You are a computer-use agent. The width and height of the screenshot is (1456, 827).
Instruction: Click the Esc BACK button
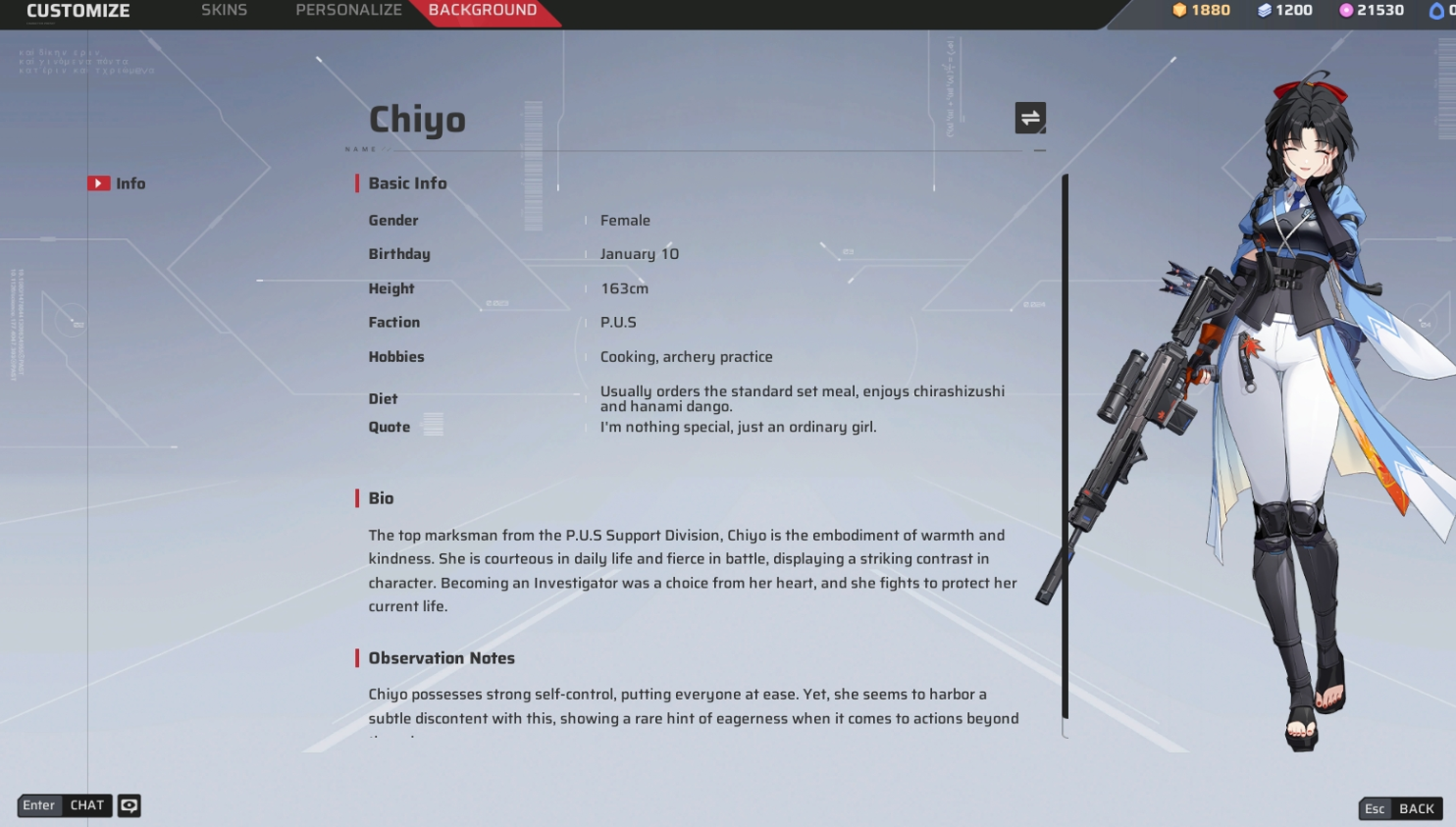pyautogui.click(x=1399, y=808)
